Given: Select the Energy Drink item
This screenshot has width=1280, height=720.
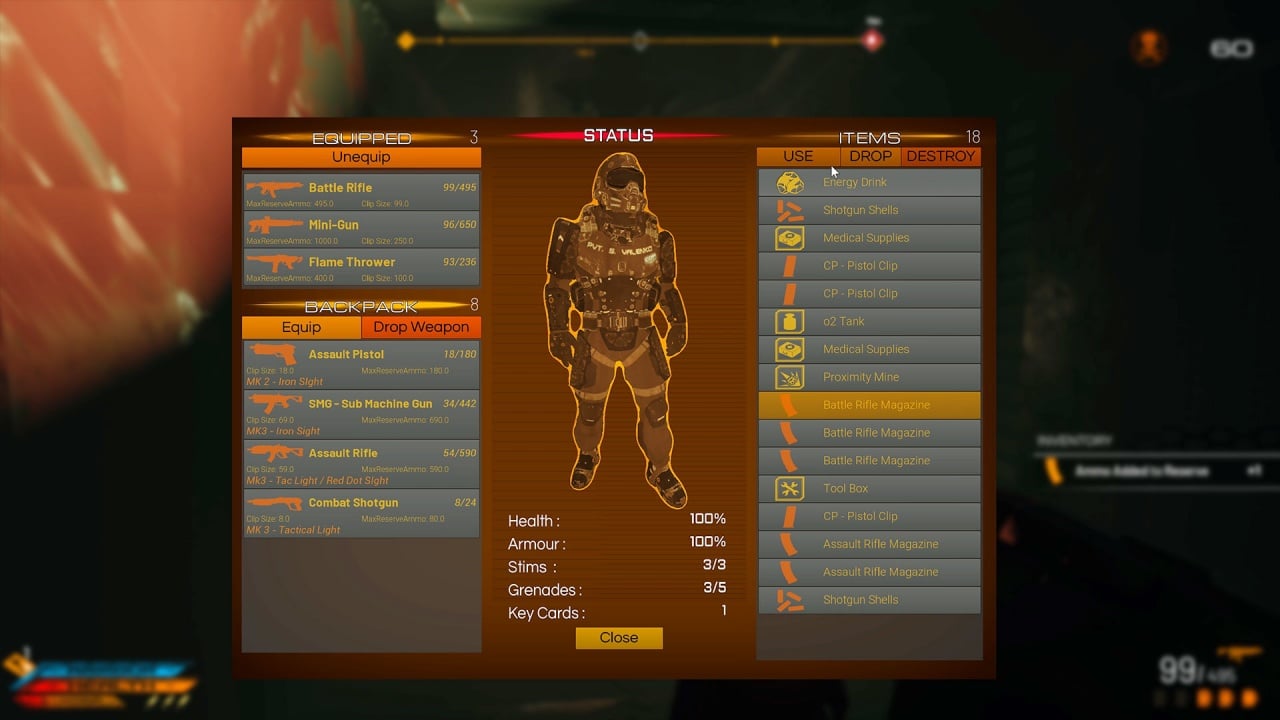Looking at the screenshot, I should pyautogui.click(x=868, y=182).
